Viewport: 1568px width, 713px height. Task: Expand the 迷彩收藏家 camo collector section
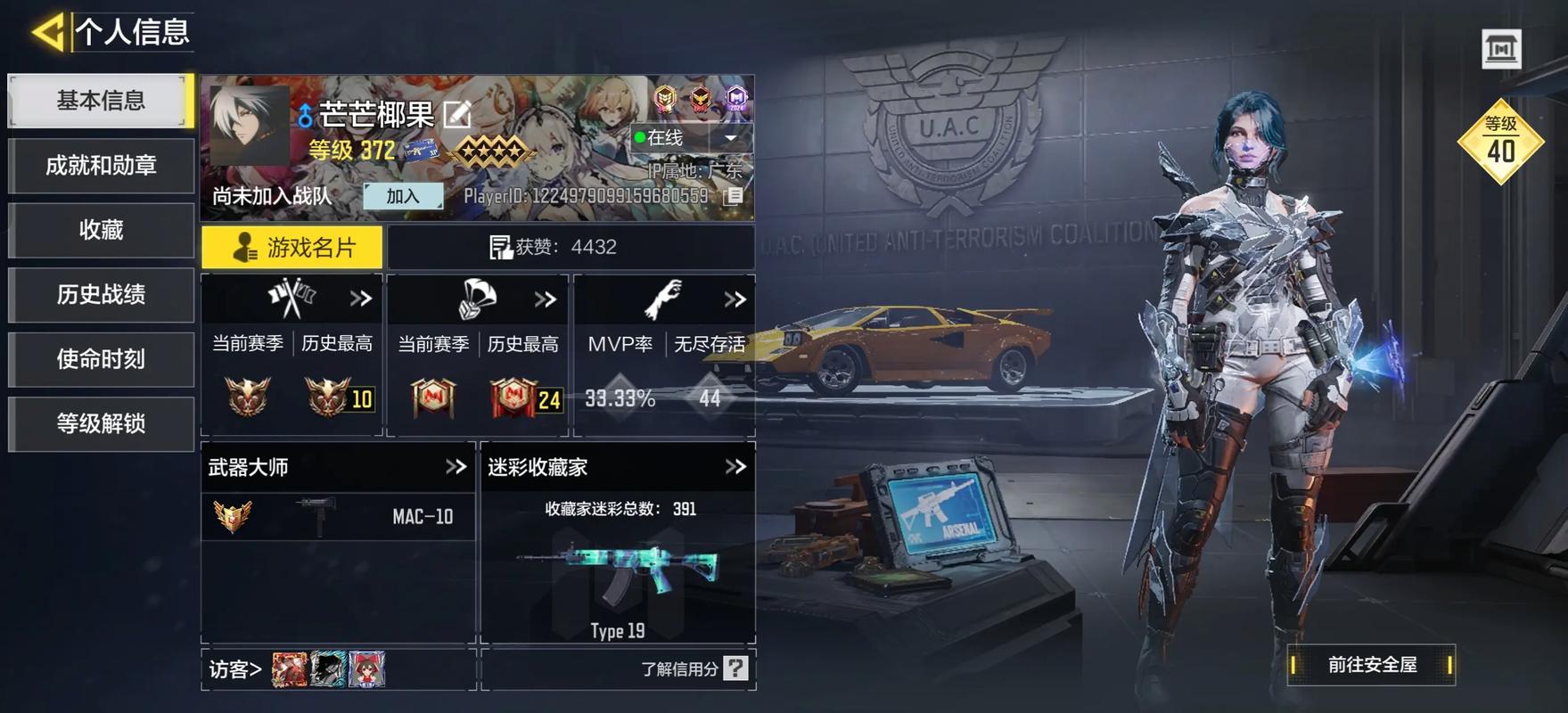click(x=736, y=466)
